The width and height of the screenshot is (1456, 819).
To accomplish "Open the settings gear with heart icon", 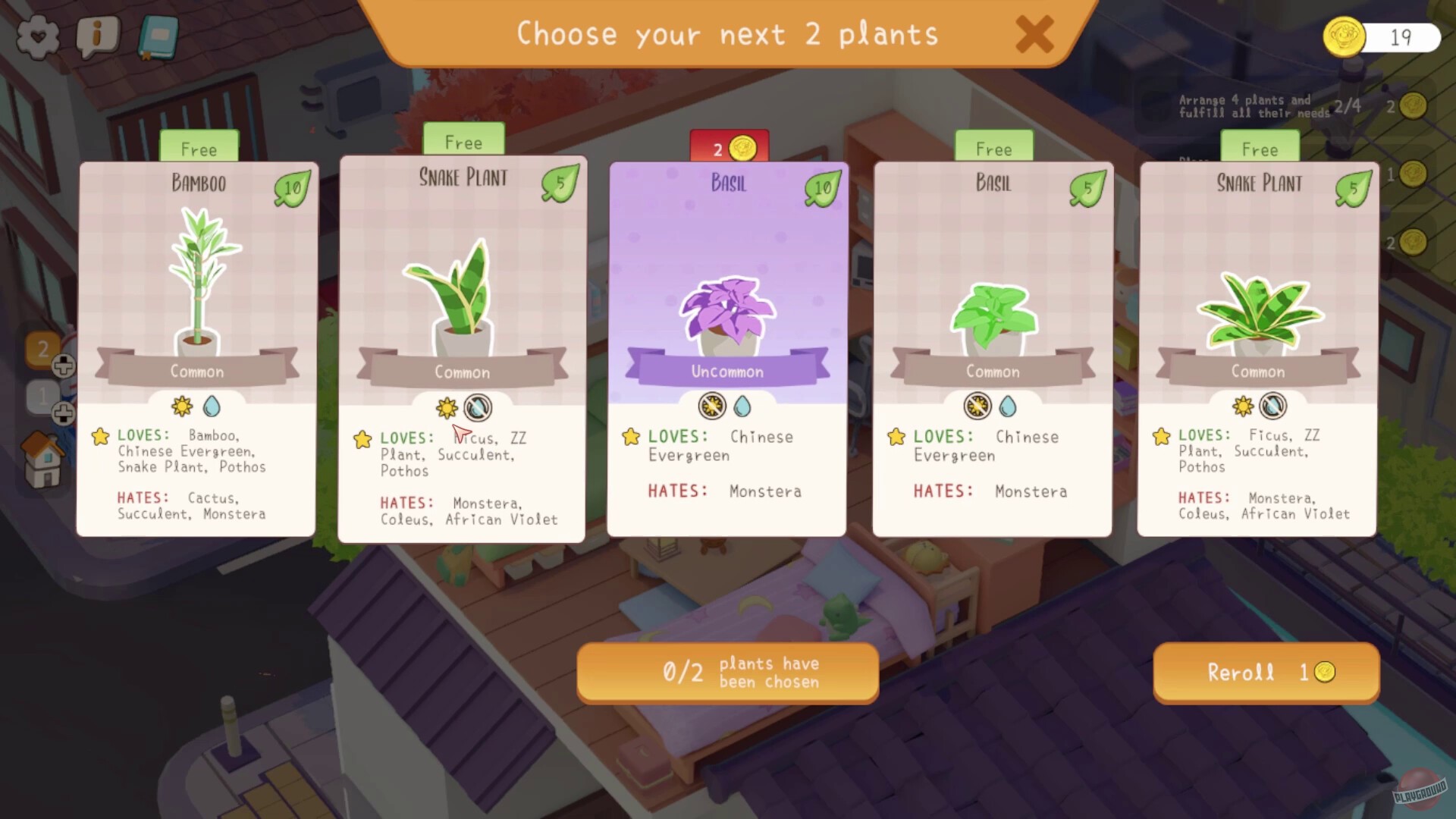I will pyautogui.click(x=36, y=36).
